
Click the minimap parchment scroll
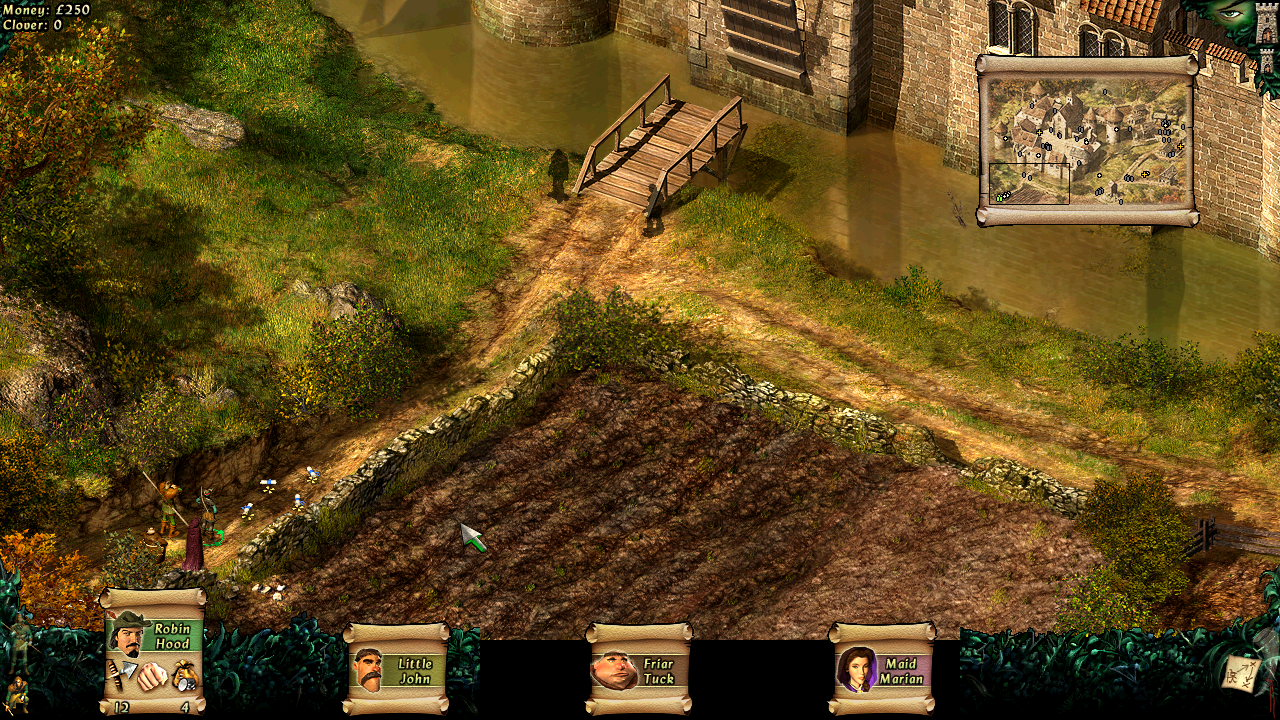[x=1087, y=140]
